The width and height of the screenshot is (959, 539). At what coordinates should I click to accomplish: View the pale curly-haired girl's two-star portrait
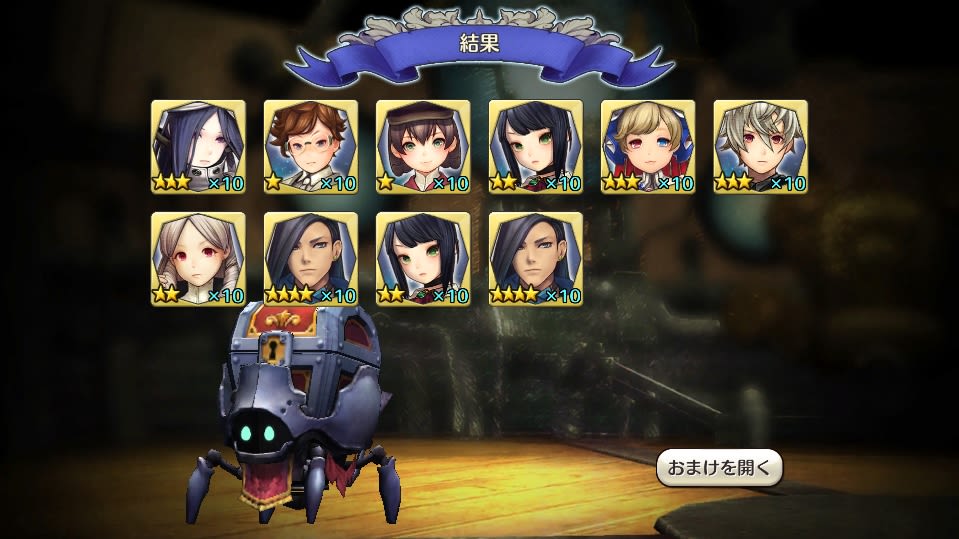198,258
